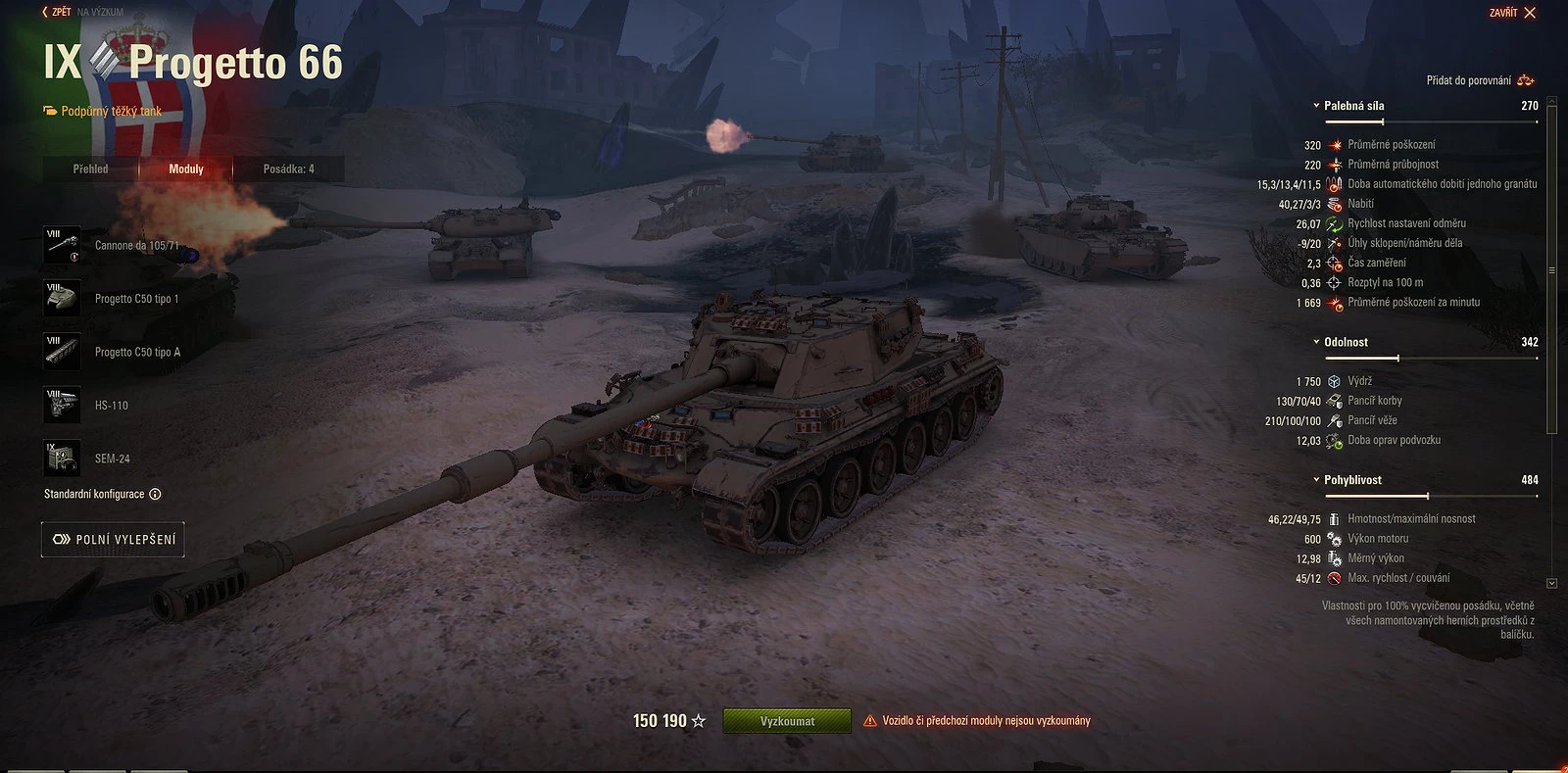1568x773 pixels.
Task: Select the SEM-24 radio module
Action: [62, 458]
